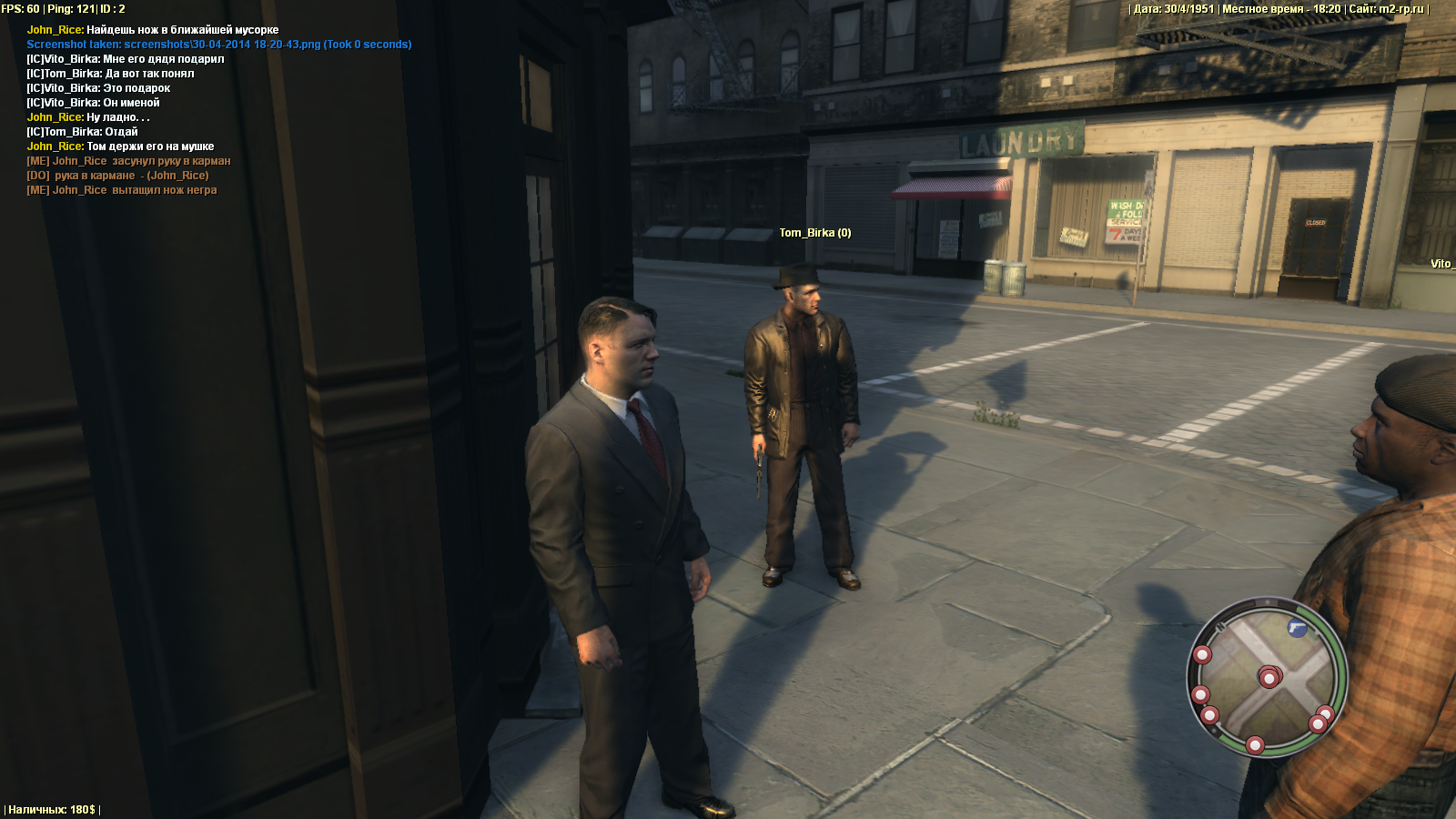Click the circular minimap
The height and width of the screenshot is (819, 1456).
click(x=1267, y=677)
